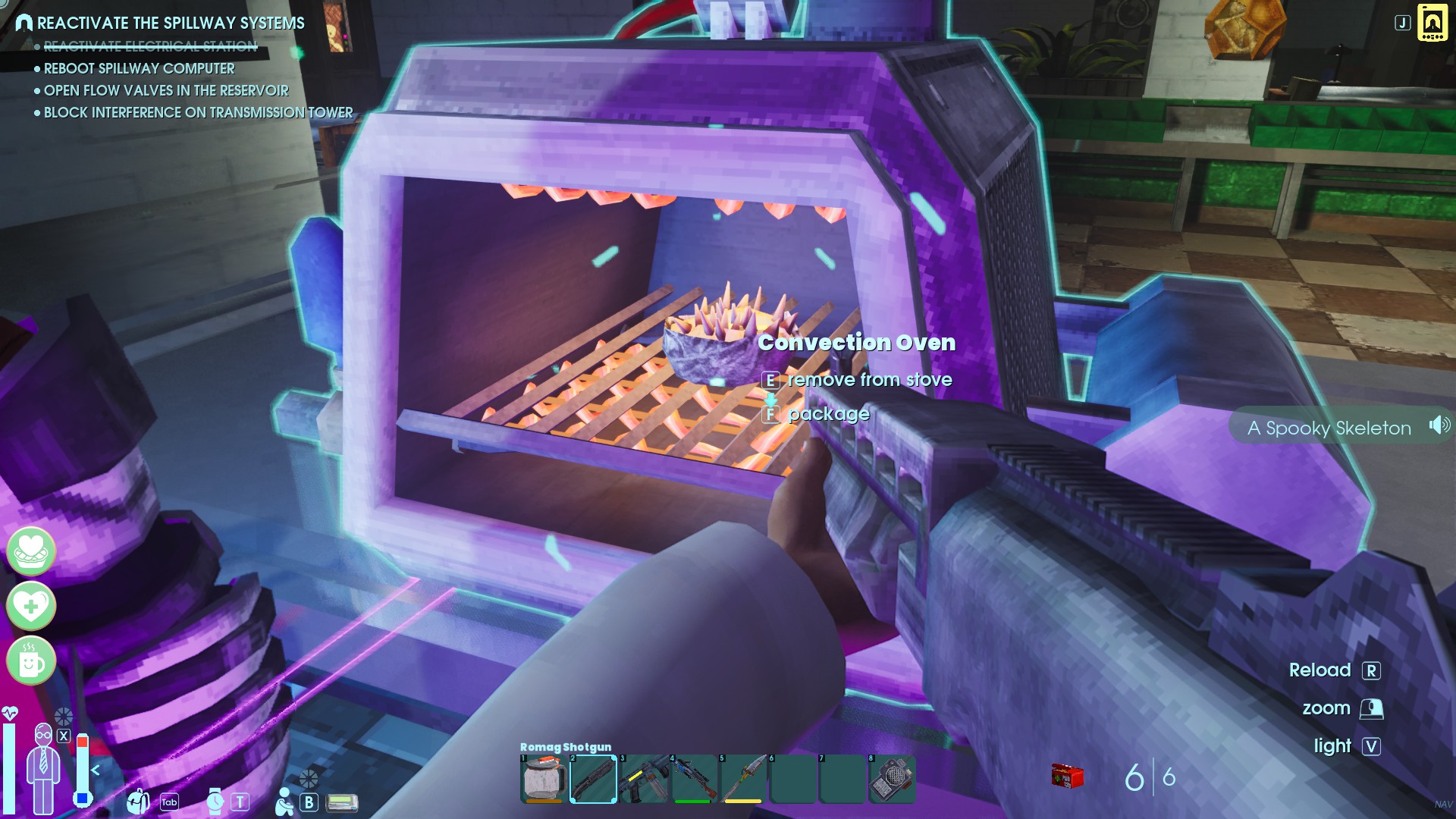Click the heart with plus healing buff icon
Viewport: 1456px width, 819px height.
[x=31, y=605]
